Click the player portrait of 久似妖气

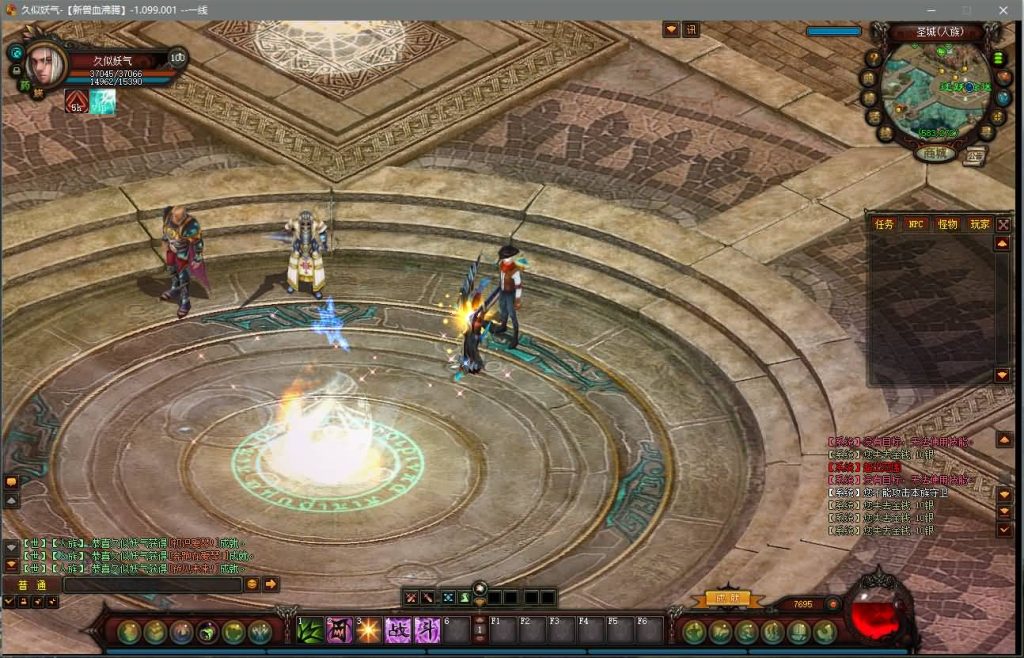coord(47,64)
